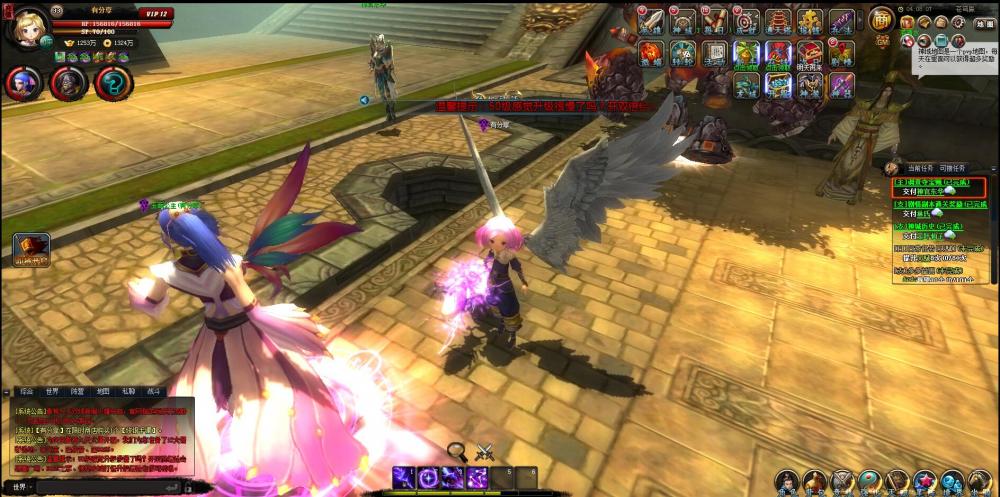
Task: Click the round gold 商 shop button
Action: click(x=881, y=19)
